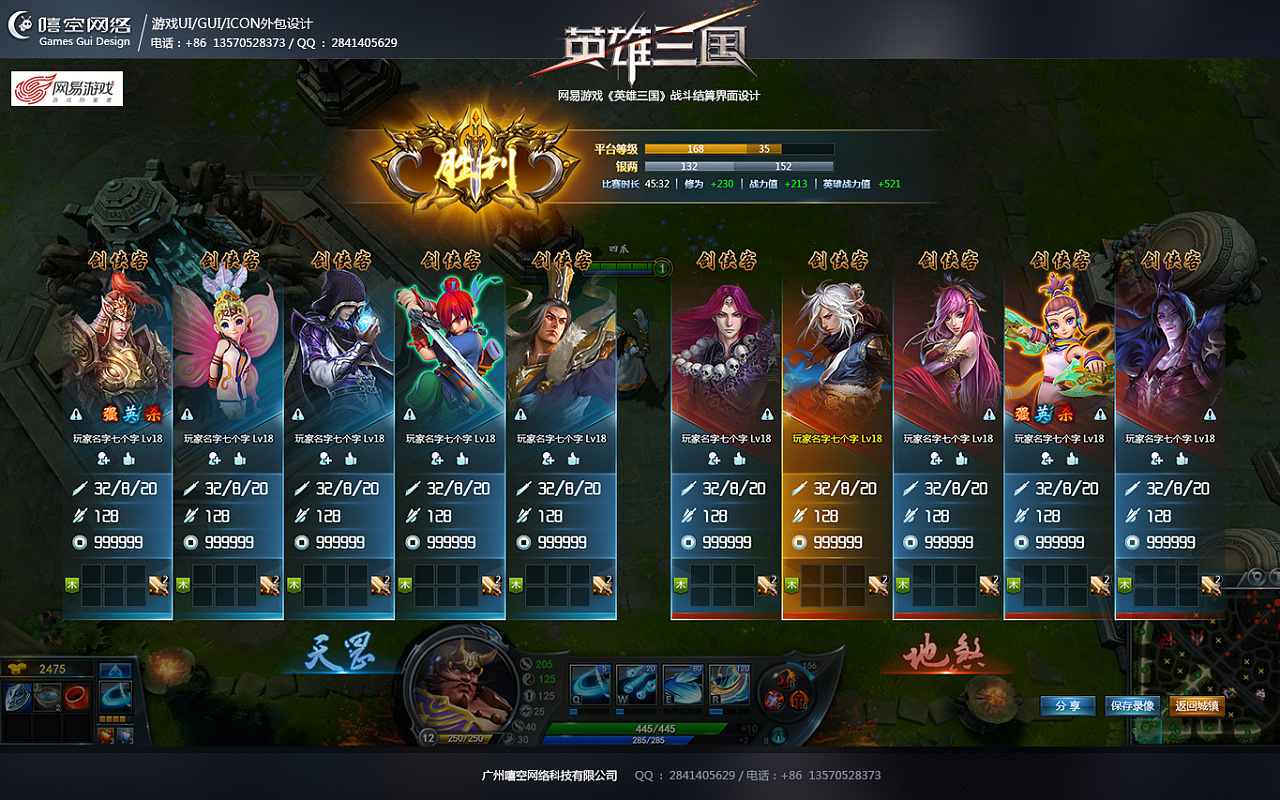The image size is (1280, 800).
Task: Click the sword item x2 icon on a player card
Action: pyautogui.click(x=159, y=584)
